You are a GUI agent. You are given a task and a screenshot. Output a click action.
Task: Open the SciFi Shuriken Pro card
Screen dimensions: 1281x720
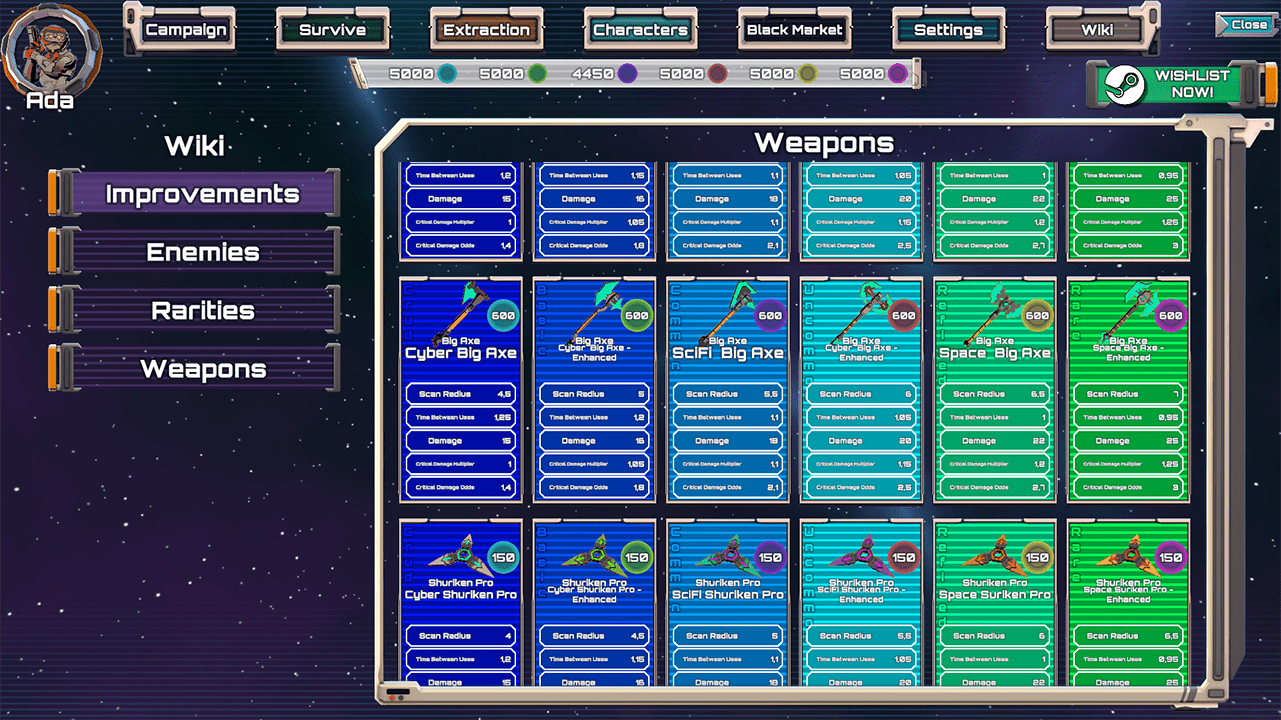(728, 602)
